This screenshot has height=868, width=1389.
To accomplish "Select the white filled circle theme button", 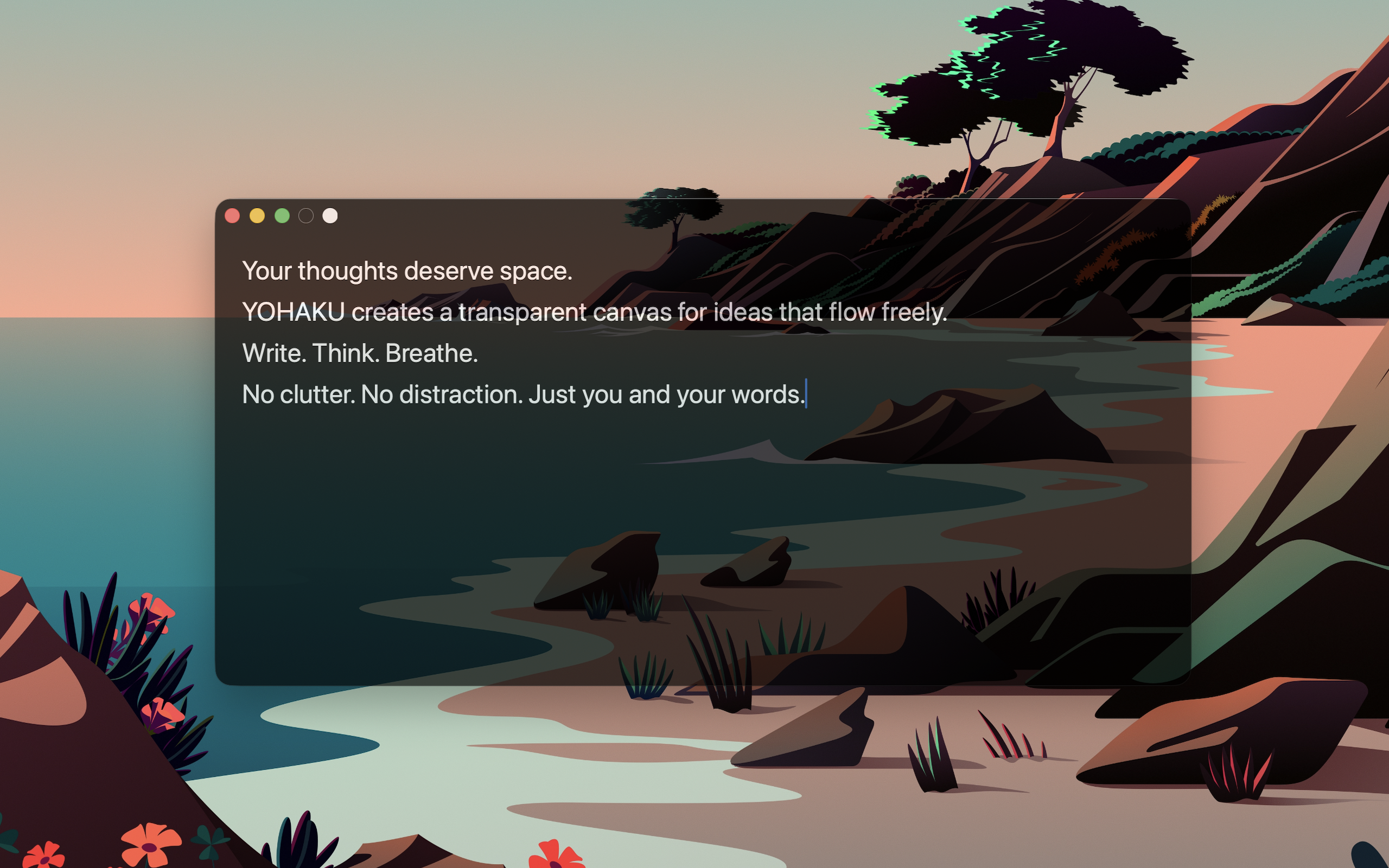I will (330, 216).
